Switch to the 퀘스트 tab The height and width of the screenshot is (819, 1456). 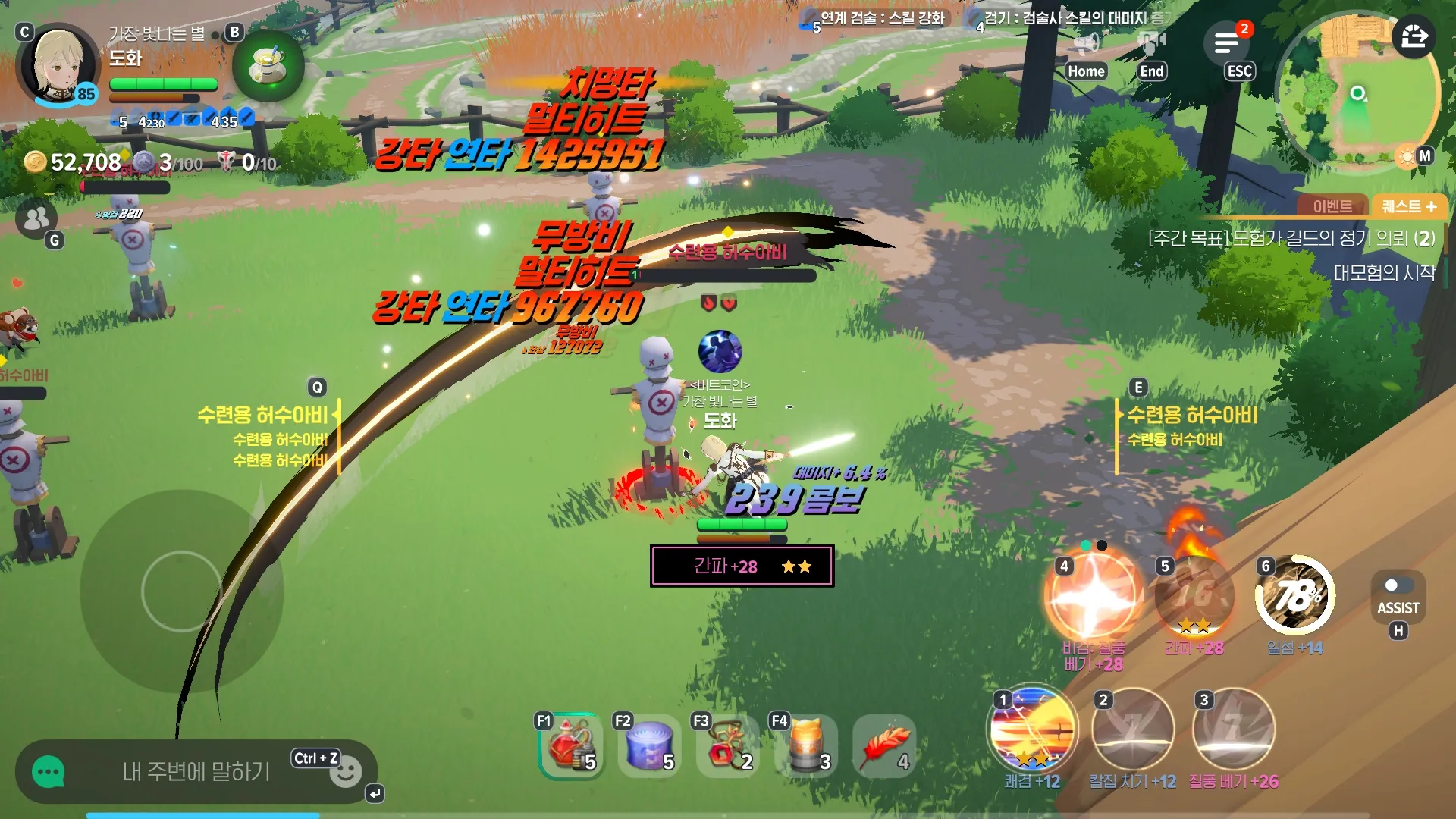(x=1409, y=206)
